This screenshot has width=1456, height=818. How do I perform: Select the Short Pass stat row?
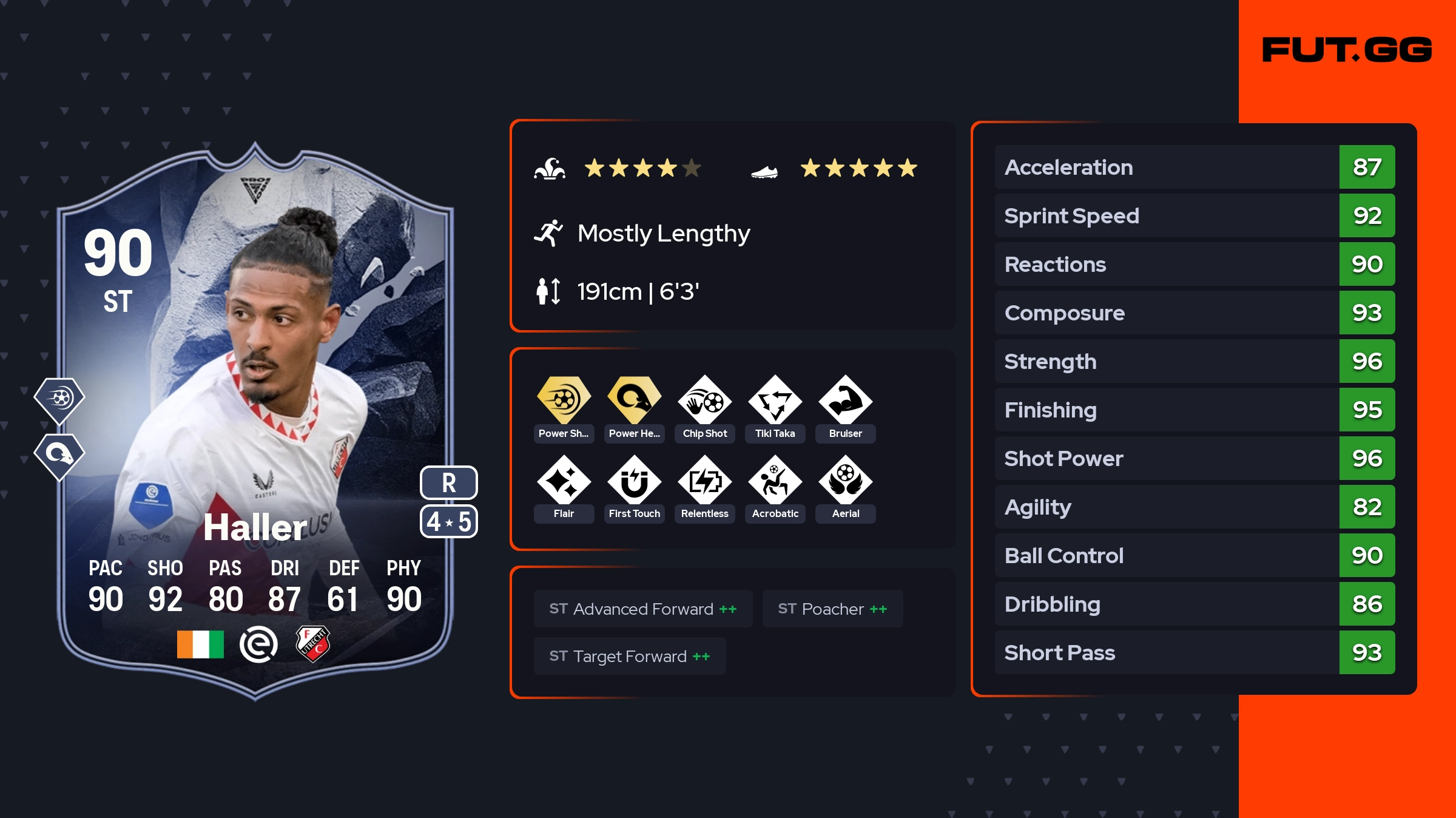1194,652
